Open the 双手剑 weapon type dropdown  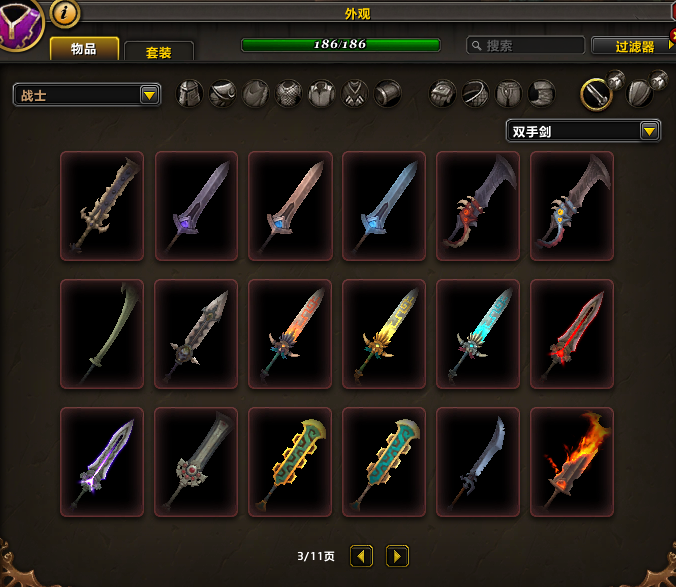[x=584, y=131]
